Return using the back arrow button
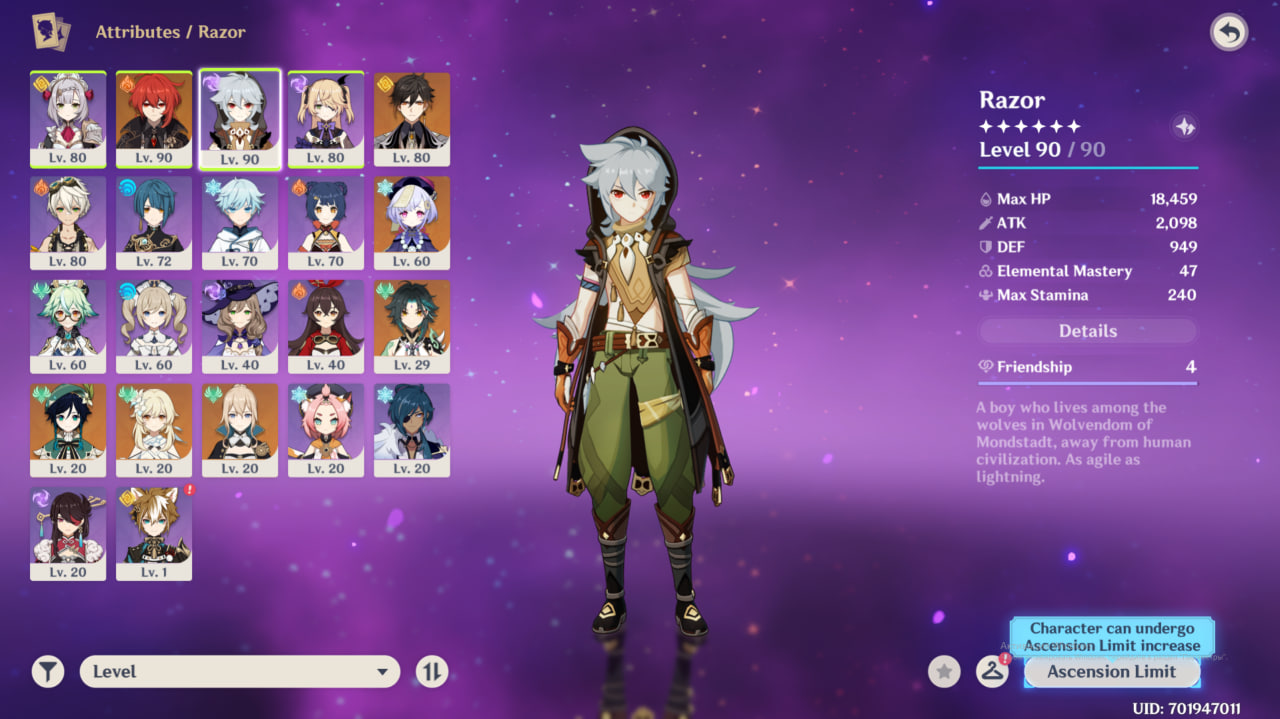Viewport: 1280px width, 719px height. 1229,33
